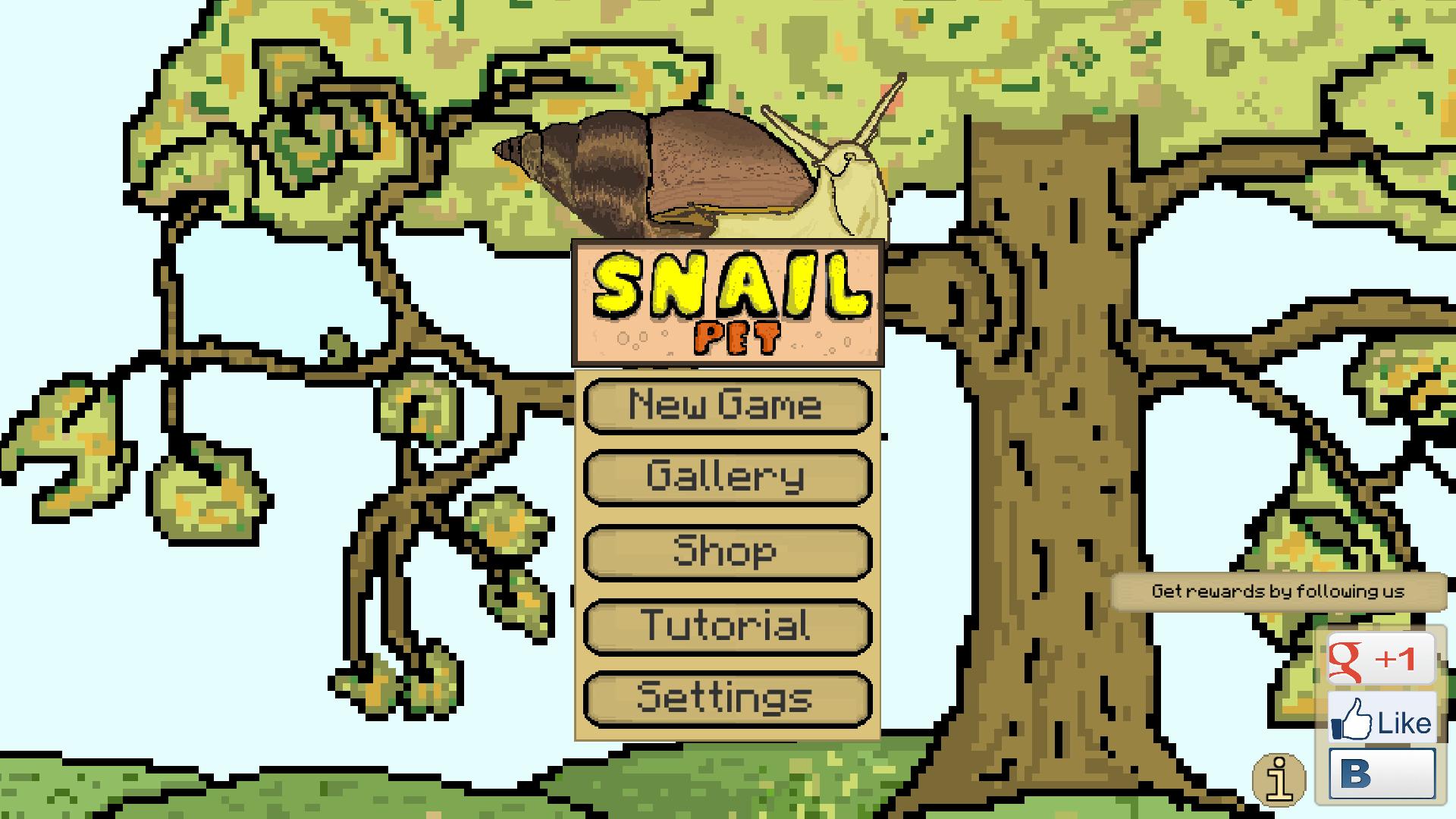This screenshot has width=1456, height=819.
Task: Open the Settings menu entry
Action: 726,697
